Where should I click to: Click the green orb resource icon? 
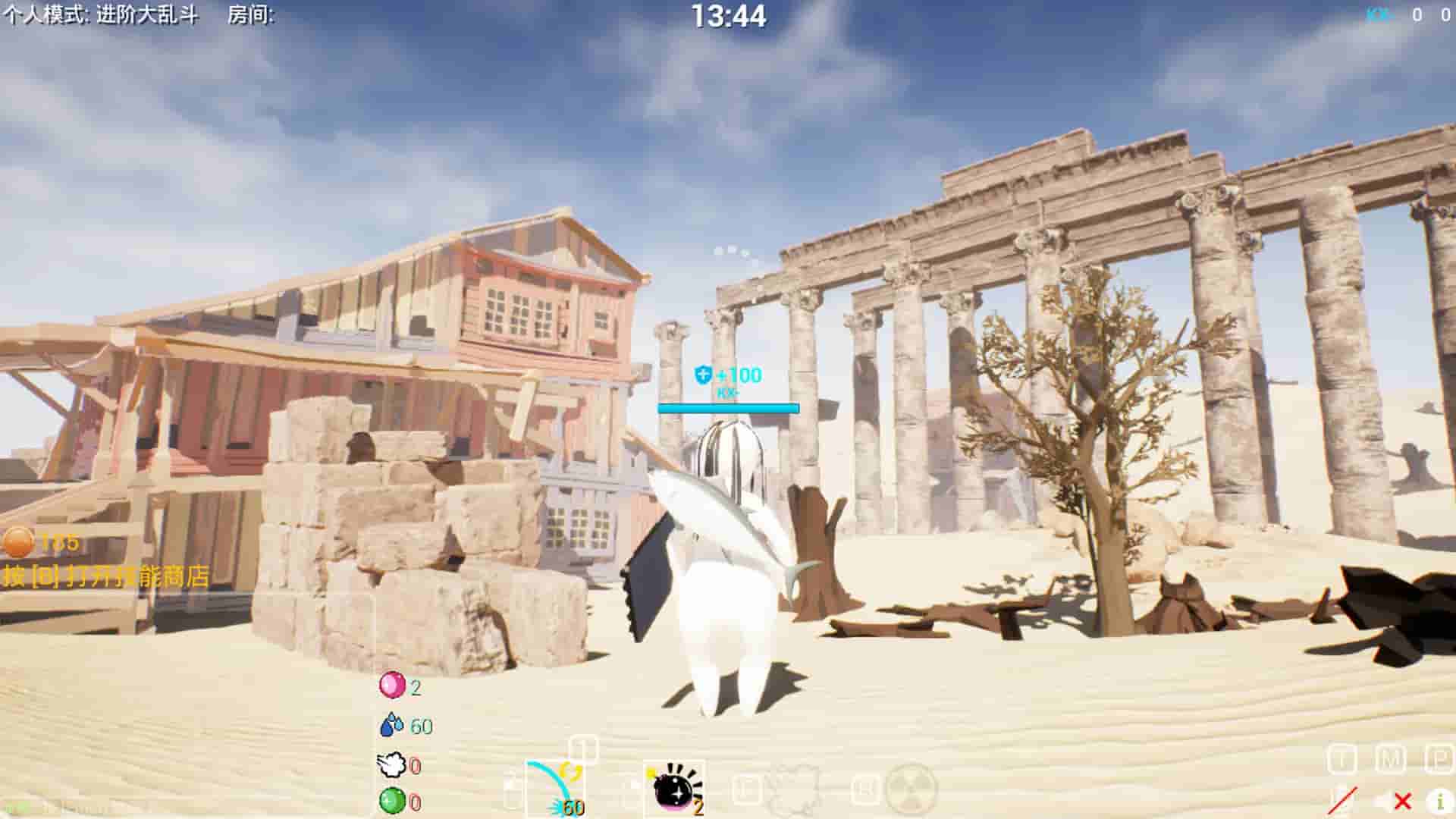click(391, 801)
